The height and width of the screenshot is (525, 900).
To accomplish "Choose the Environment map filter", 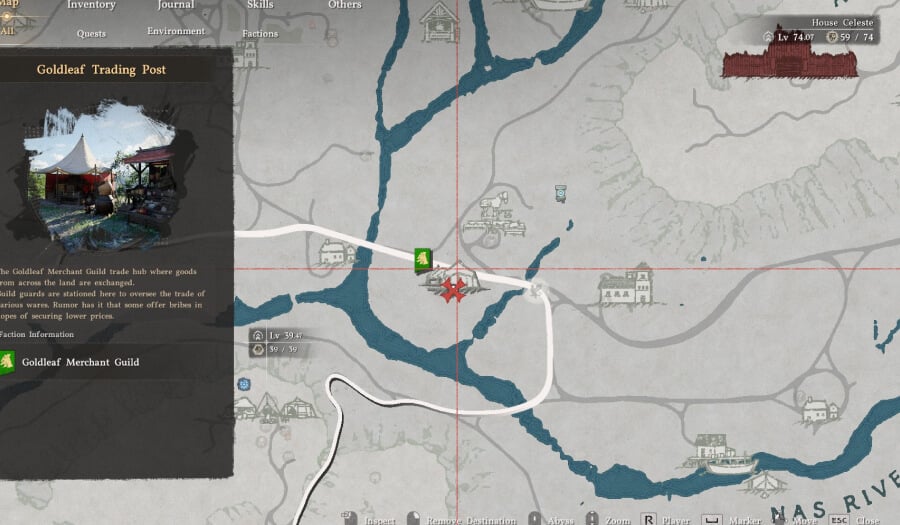I will click(x=176, y=32).
